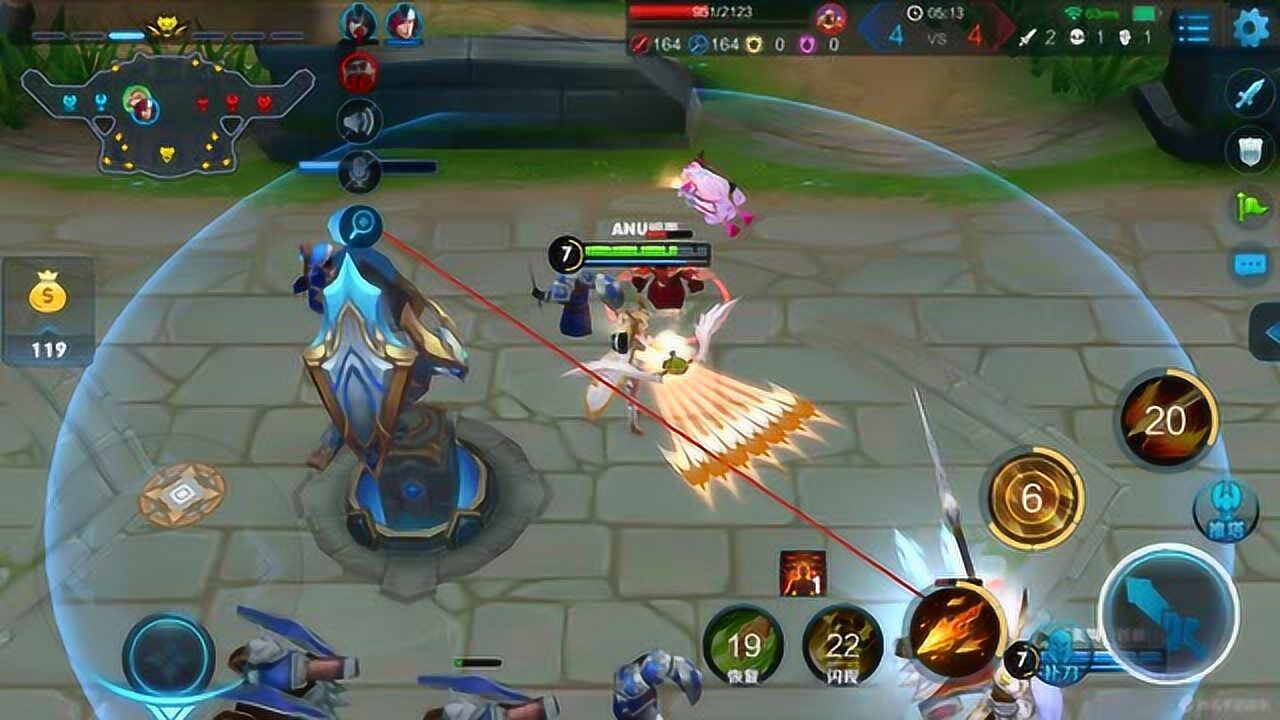Image resolution: width=1280 pixels, height=720 pixels.
Task: Open the scoreboard list icon
Action: pos(1194,28)
